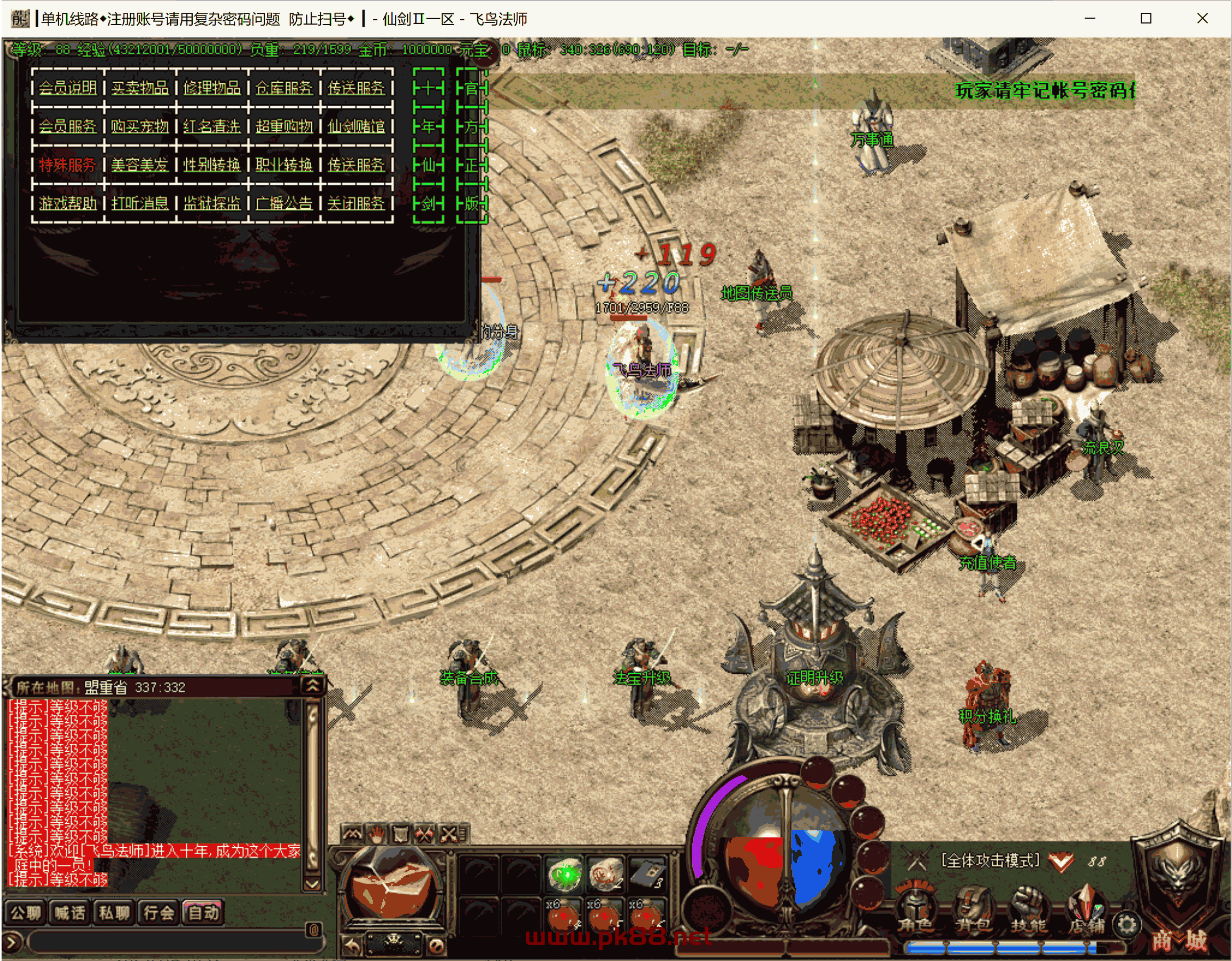
Task: Maximize the game window
Action: 1146,19
